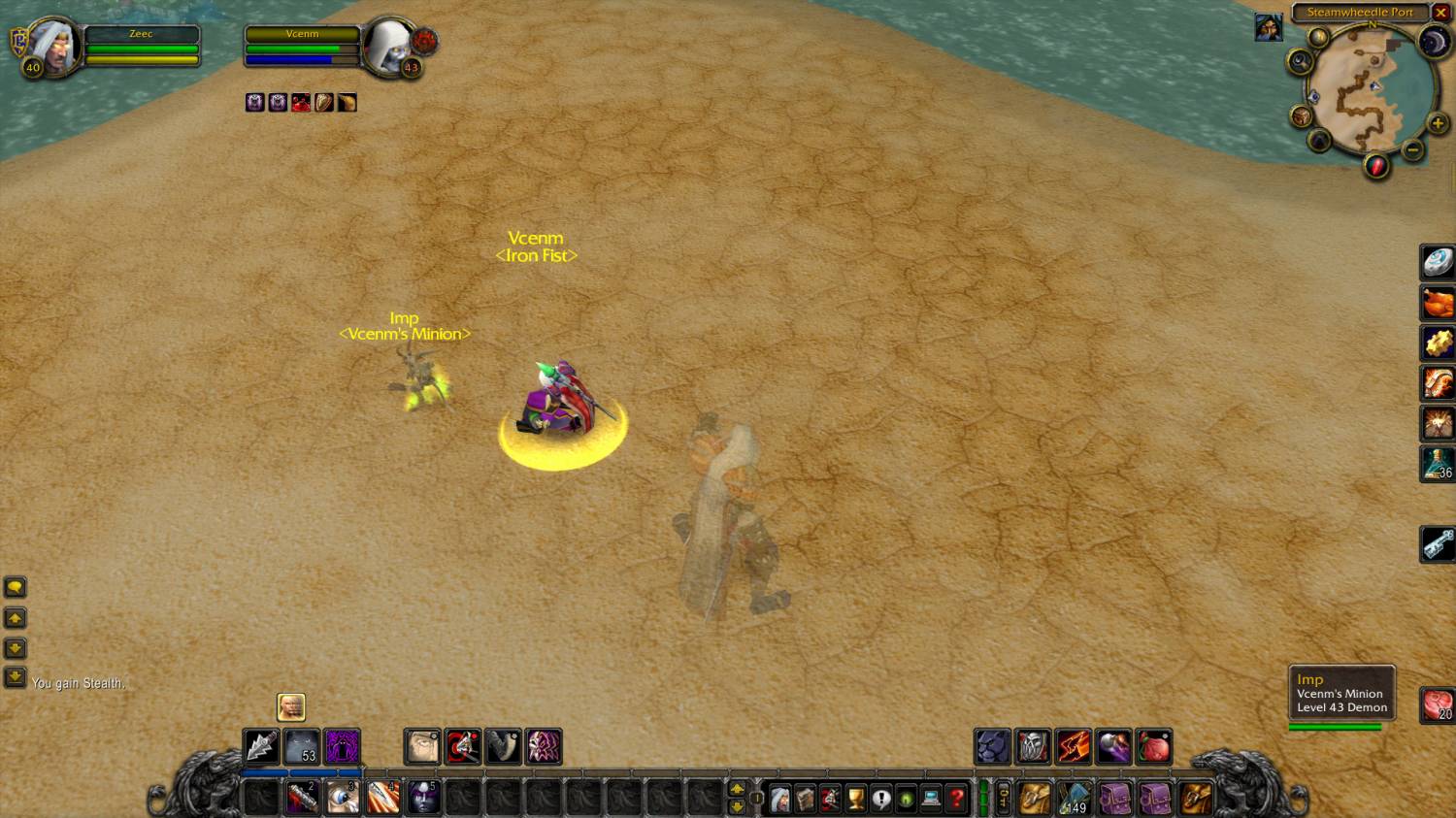Activate the red lightning slash ability

[x=1074, y=747]
